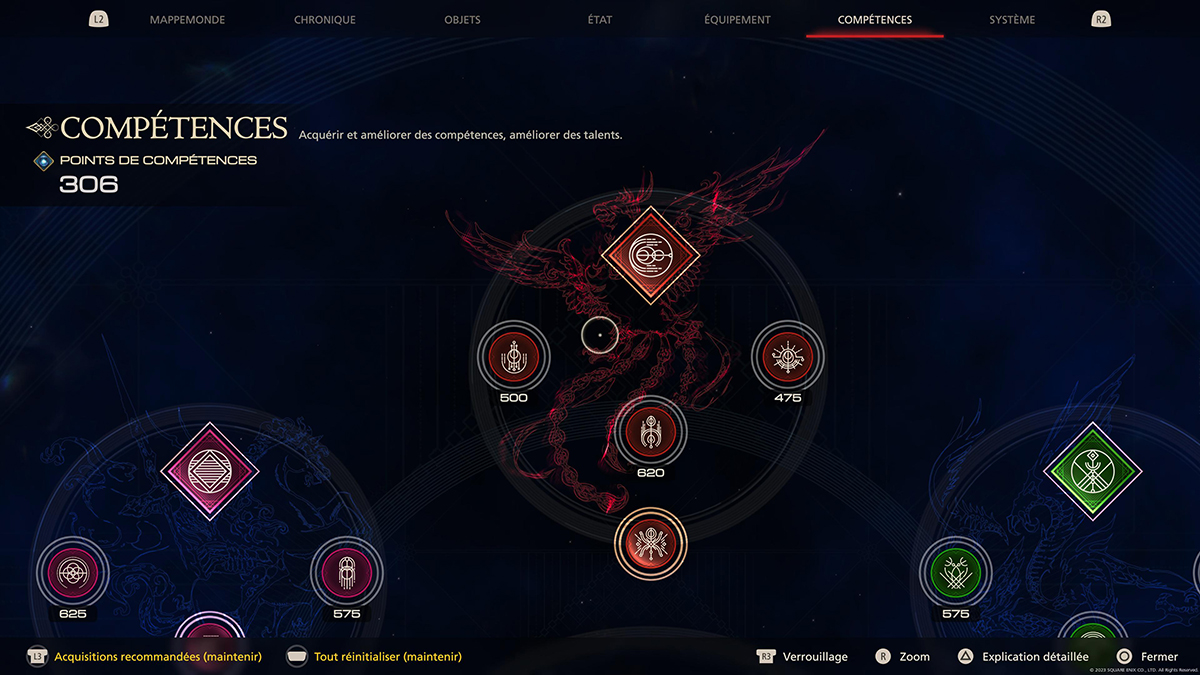Click Tout réinitialiser to reset skills
1200x675 pixels.
[387, 657]
